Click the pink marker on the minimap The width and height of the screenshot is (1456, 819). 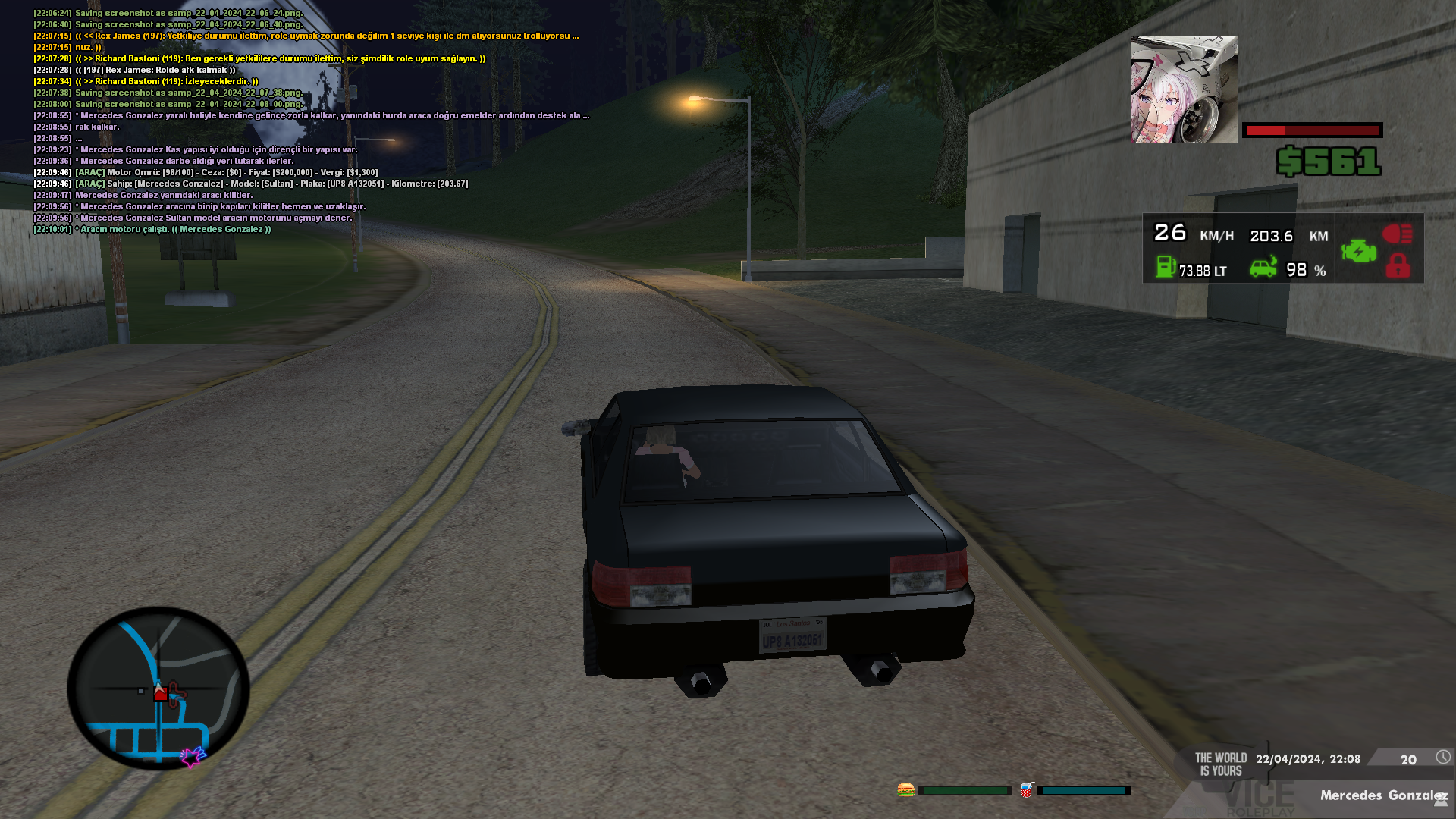(x=192, y=756)
